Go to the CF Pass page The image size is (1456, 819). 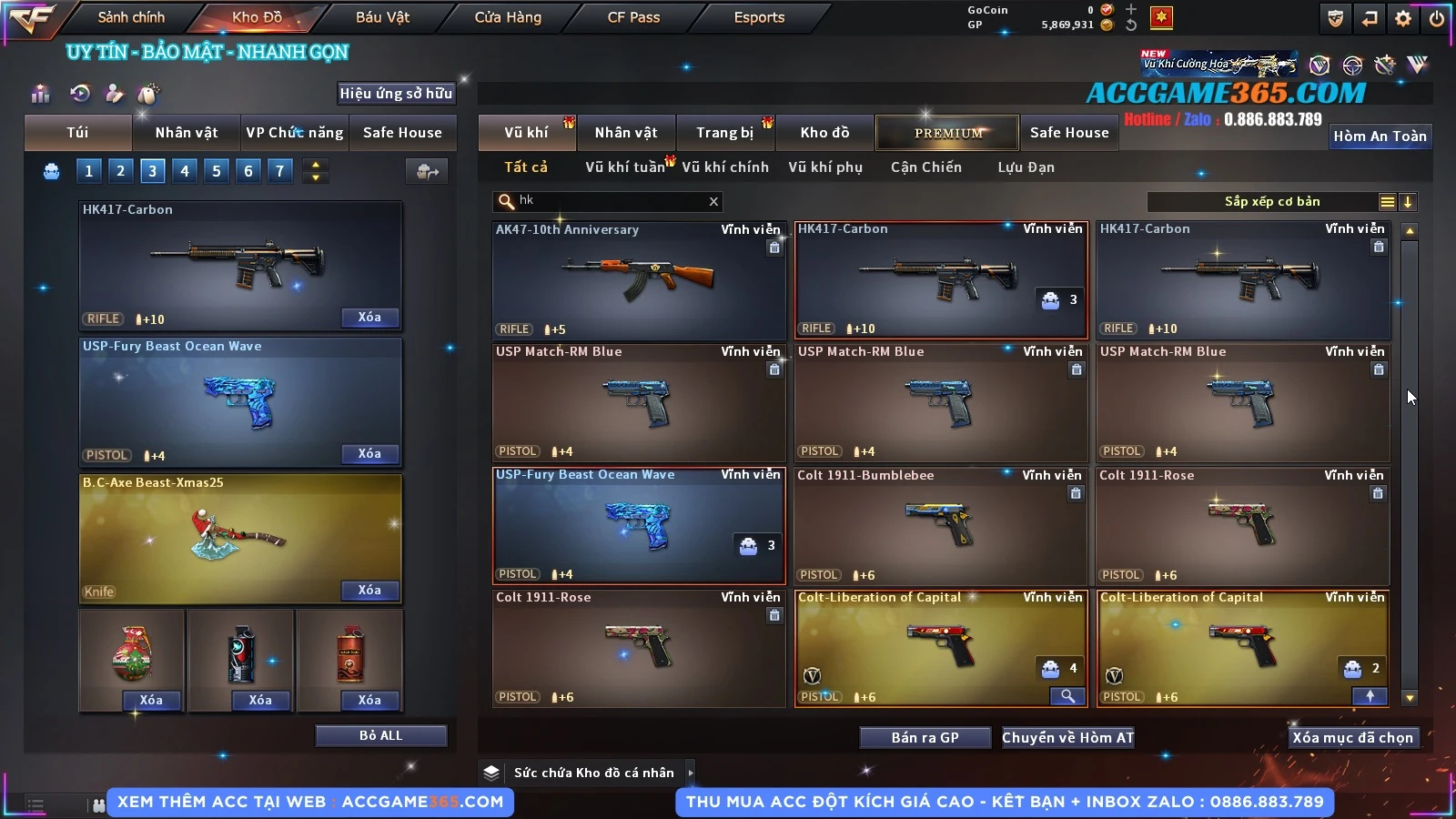[633, 17]
